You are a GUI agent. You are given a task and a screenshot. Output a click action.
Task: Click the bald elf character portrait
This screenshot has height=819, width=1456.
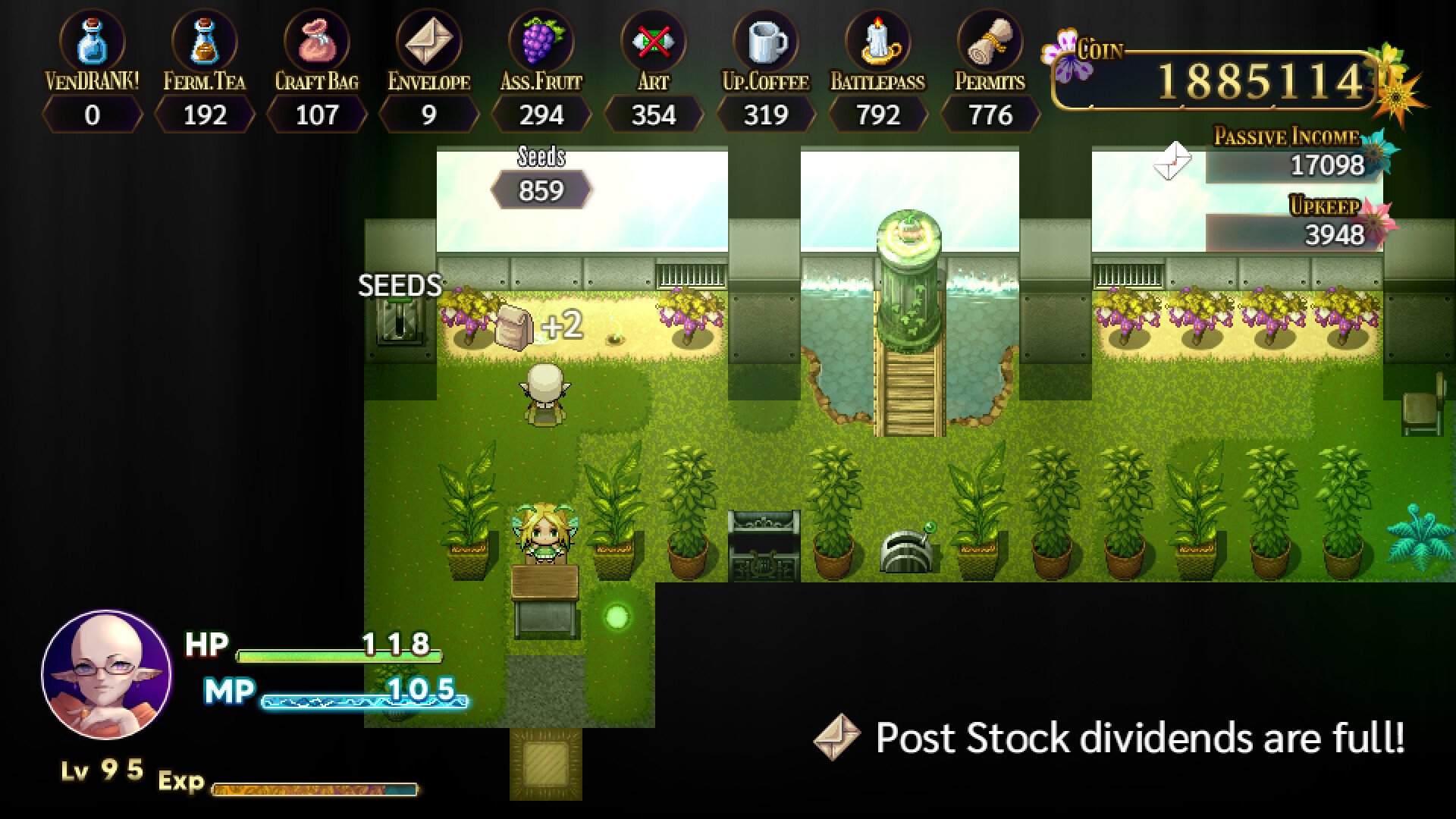coord(106,674)
